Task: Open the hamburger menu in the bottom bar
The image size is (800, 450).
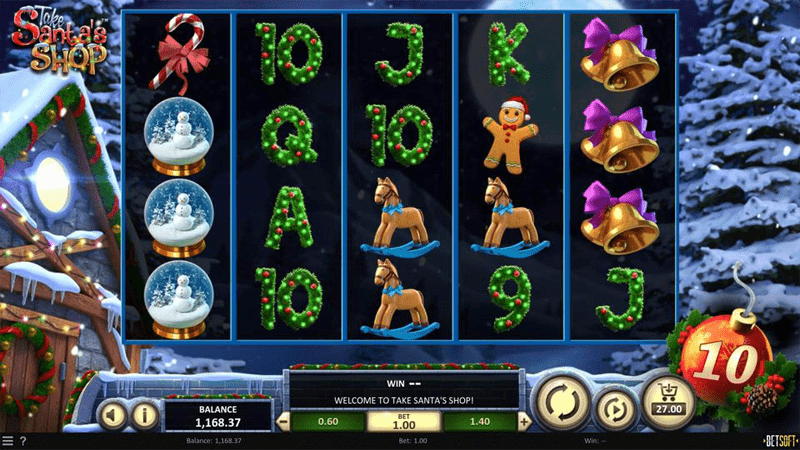Action: point(8,441)
